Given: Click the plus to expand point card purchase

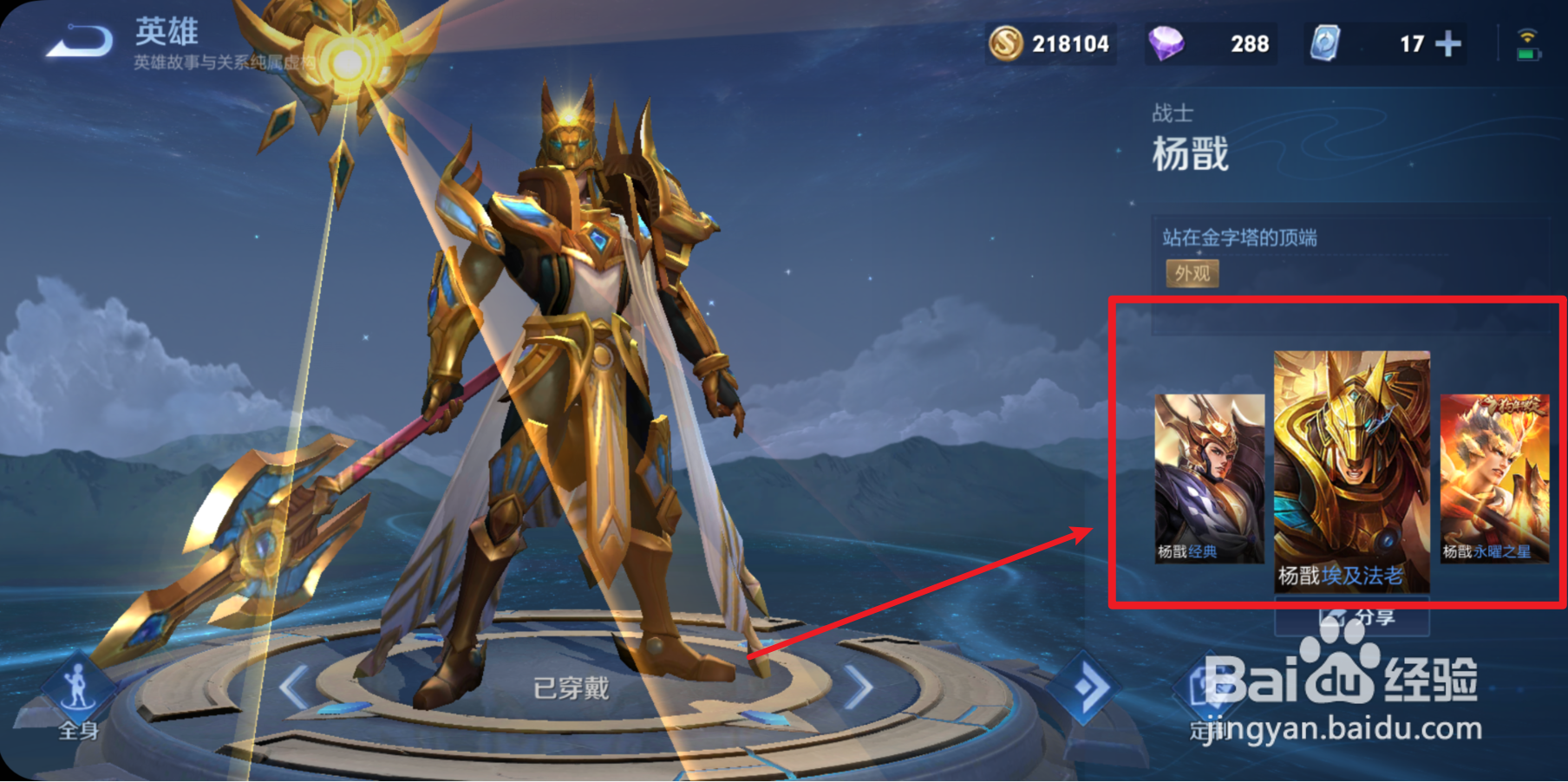Looking at the screenshot, I should coord(1447,42).
